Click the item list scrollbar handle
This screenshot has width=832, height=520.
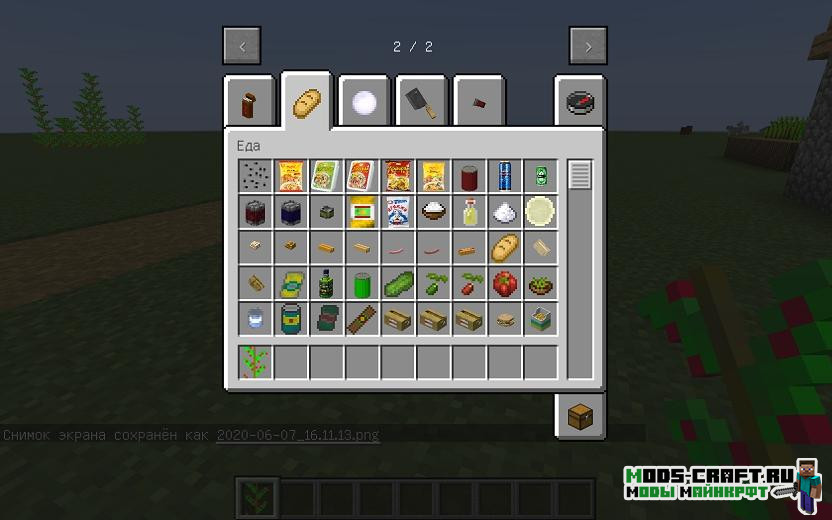point(580,176)
